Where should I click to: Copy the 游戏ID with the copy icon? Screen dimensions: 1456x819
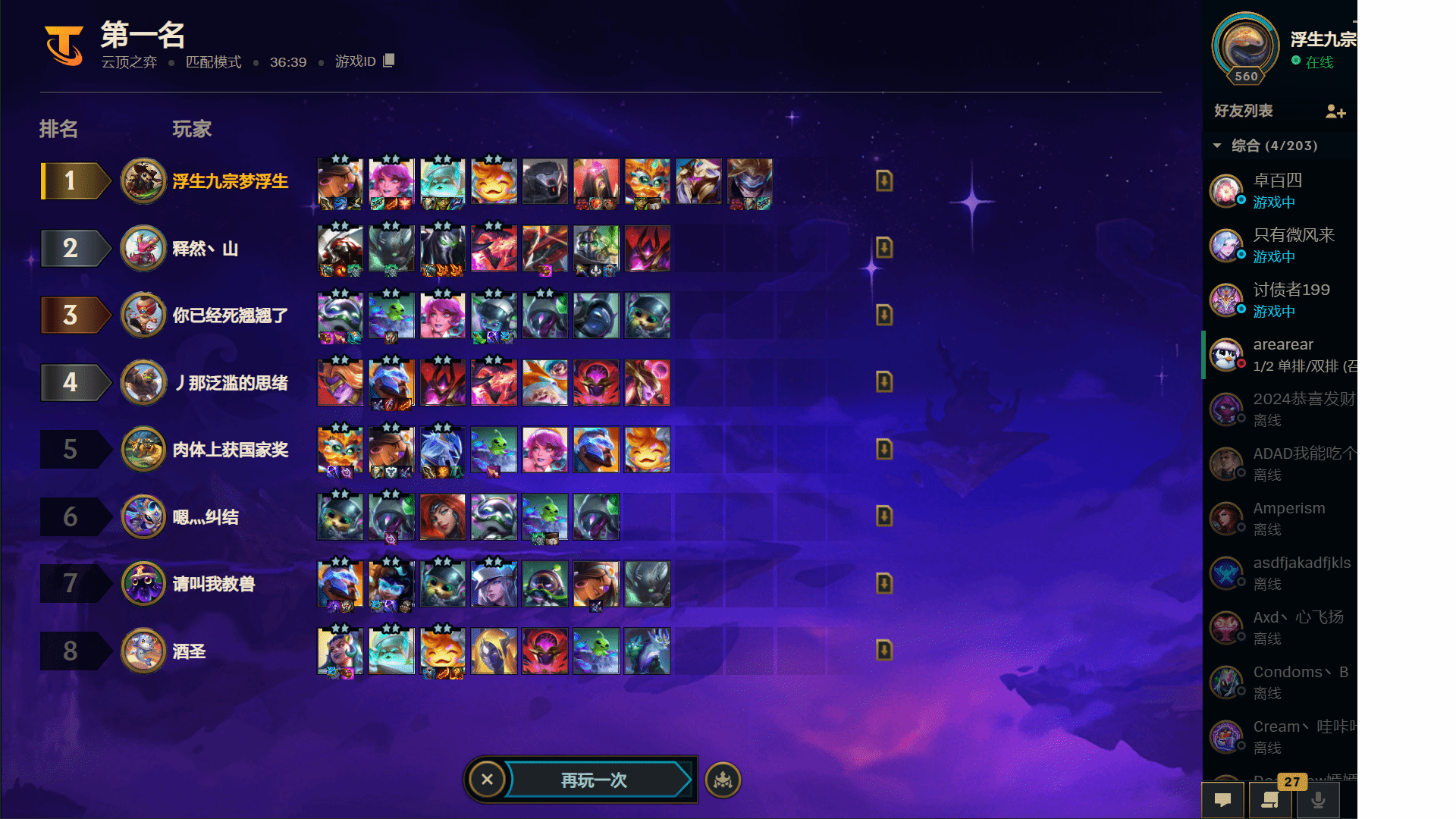click(x=389, y=61)
